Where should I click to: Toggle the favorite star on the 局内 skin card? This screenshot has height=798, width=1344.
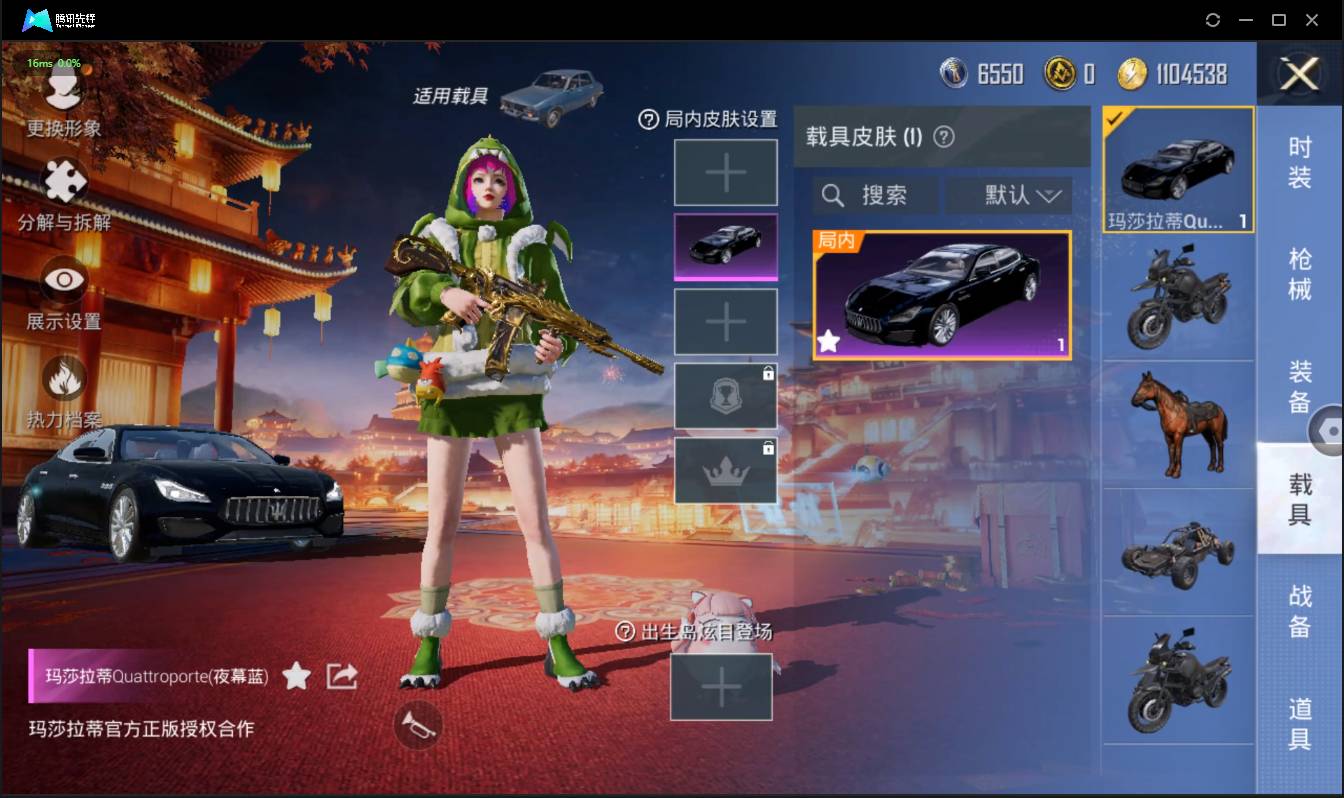click(x=828, y=342)
